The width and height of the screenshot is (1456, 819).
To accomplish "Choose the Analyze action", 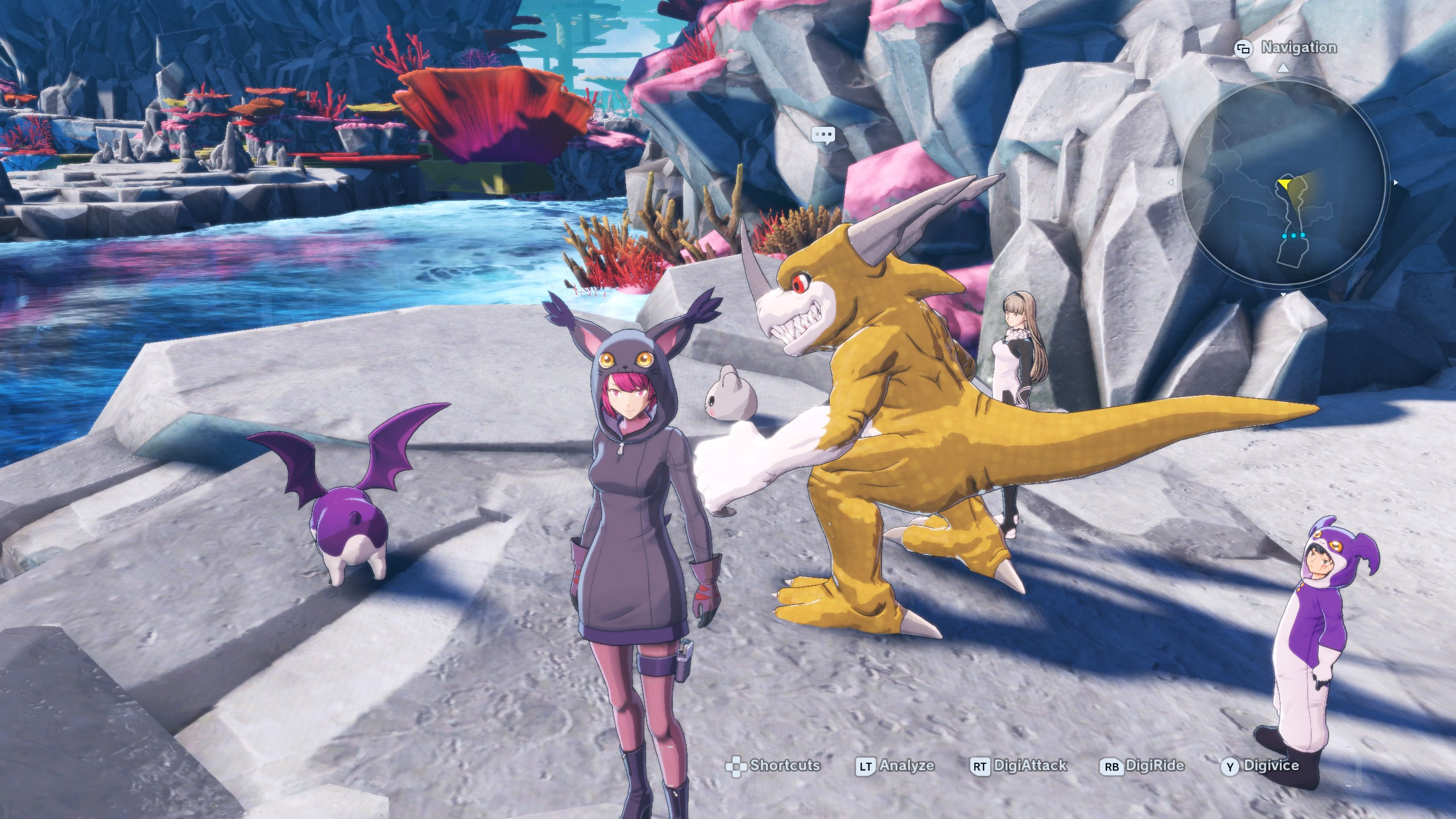I will pos(895,766).
